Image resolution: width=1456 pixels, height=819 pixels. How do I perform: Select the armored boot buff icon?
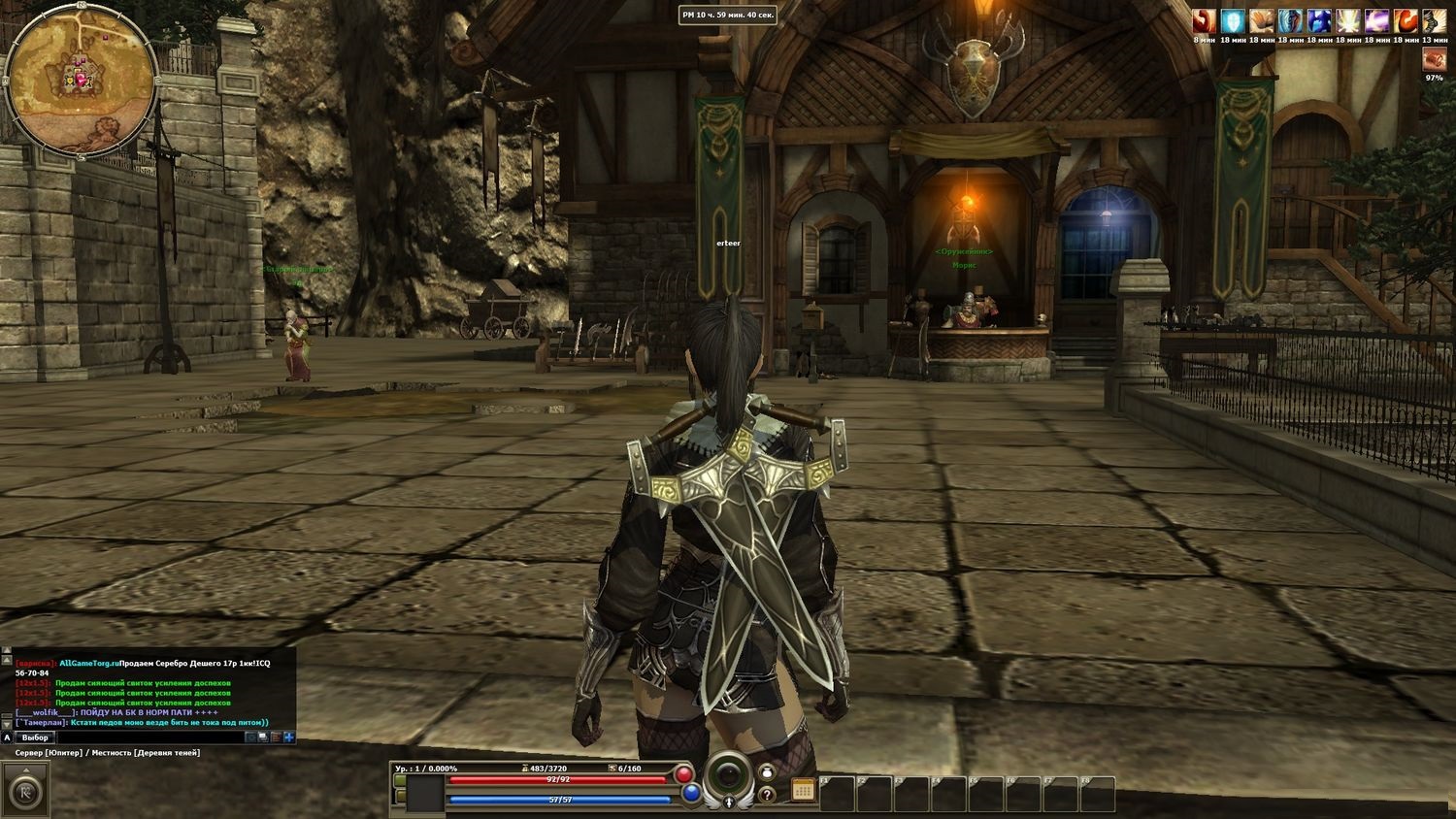click(x=1435, y=21)
